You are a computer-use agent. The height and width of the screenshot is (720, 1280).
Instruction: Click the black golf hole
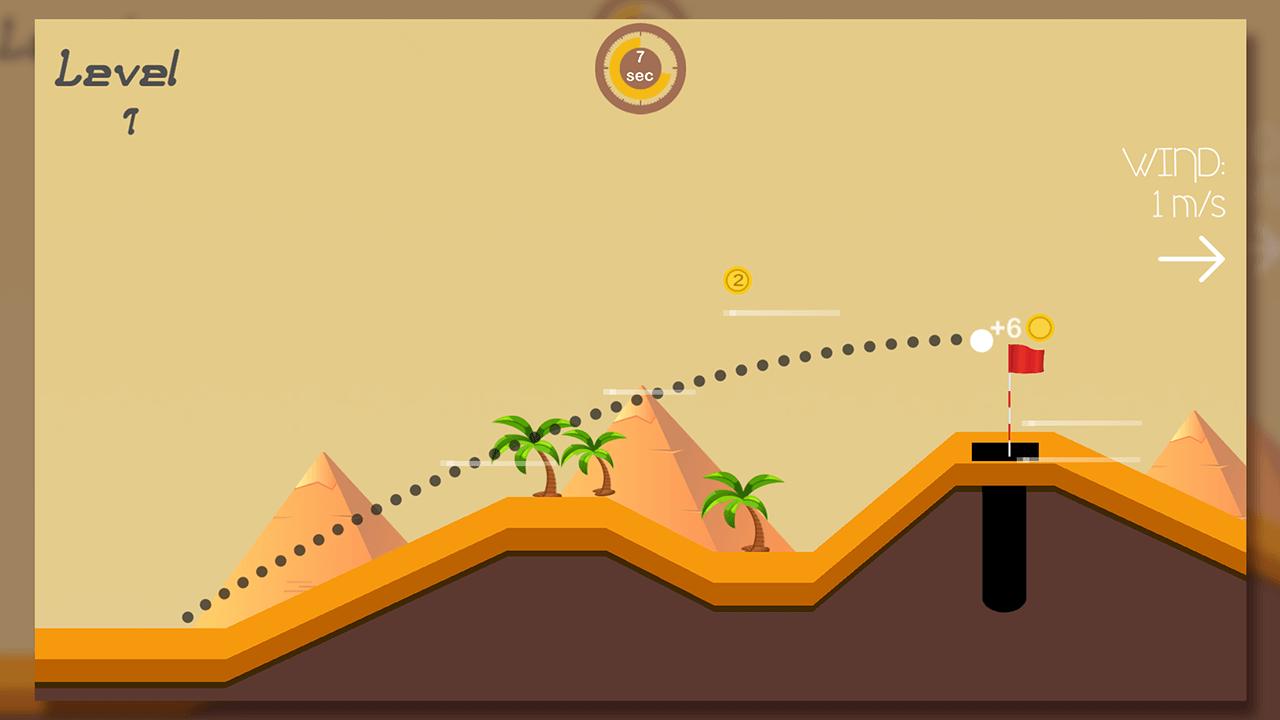click(x=1003, y=545)
